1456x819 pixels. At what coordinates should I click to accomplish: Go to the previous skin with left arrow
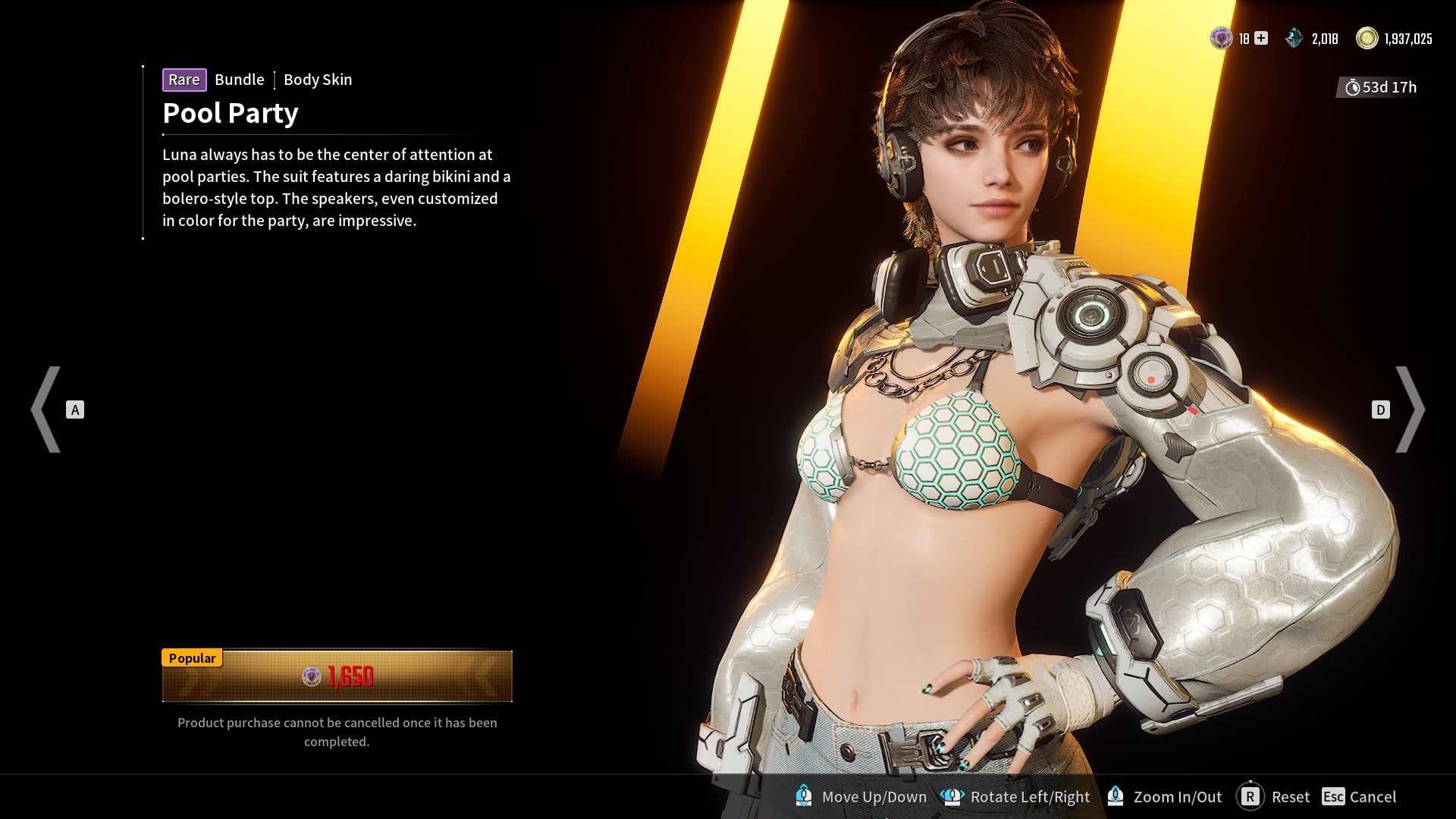(47, 409)
